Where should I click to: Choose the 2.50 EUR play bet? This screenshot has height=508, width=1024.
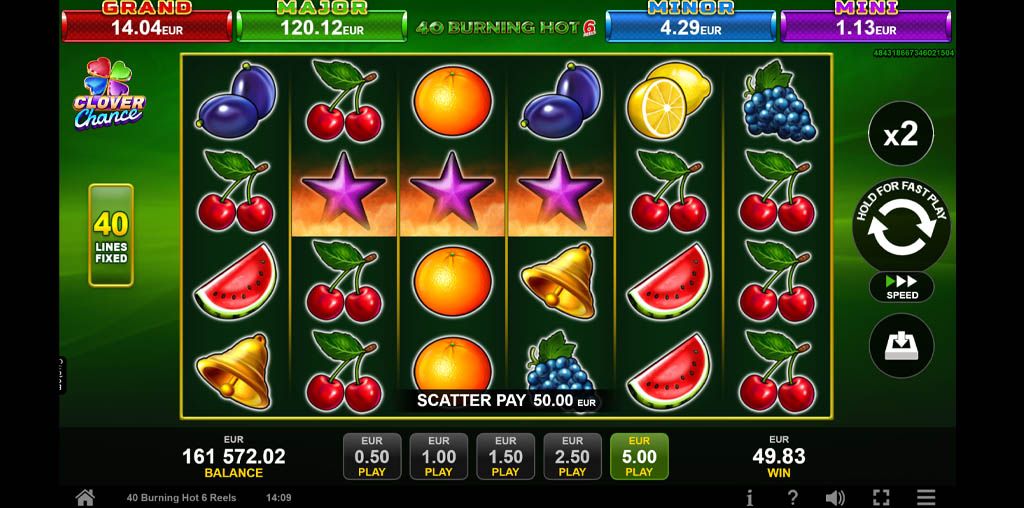572,456
